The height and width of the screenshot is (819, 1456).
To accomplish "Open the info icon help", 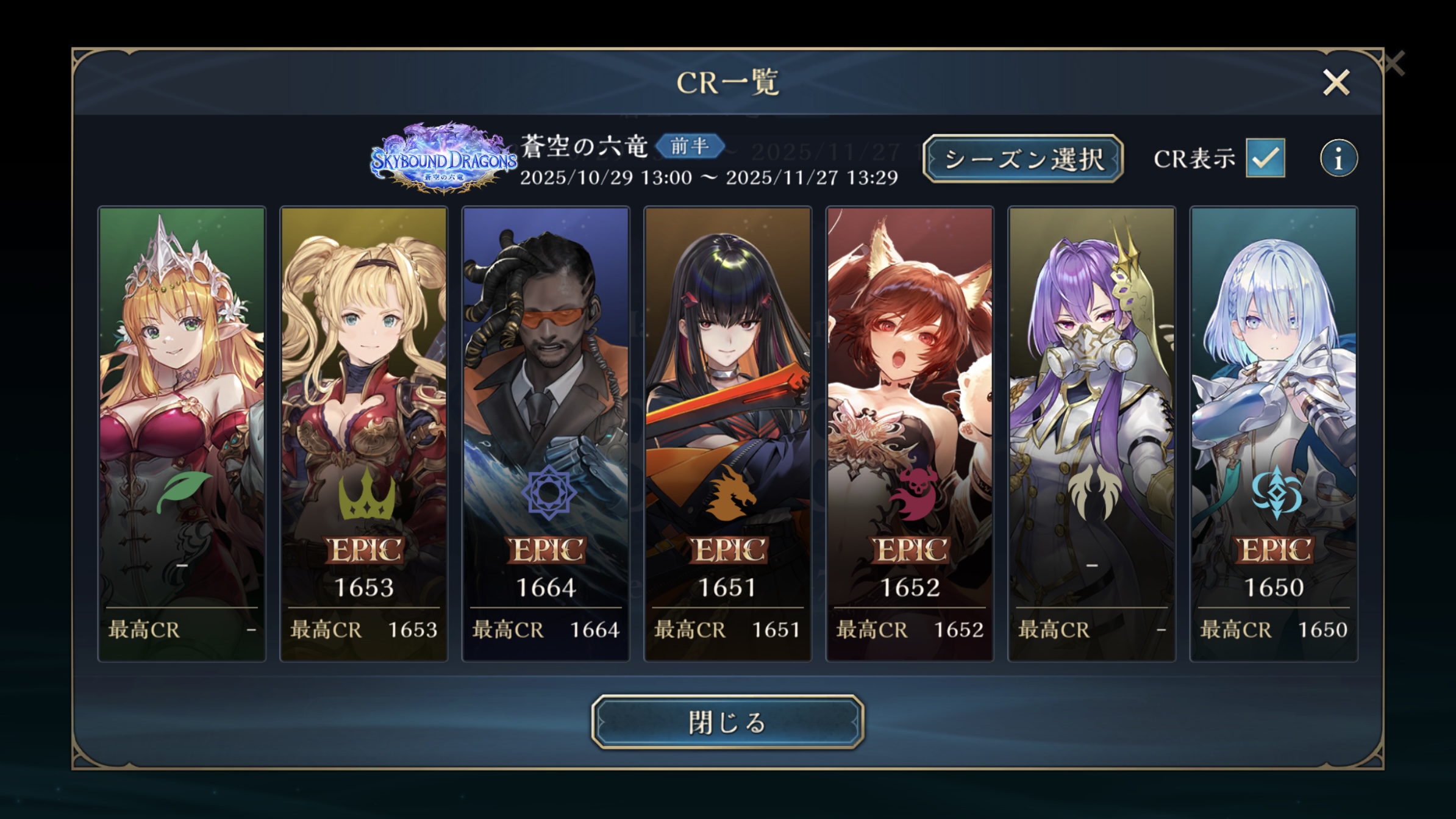I will pos(1338,159).
